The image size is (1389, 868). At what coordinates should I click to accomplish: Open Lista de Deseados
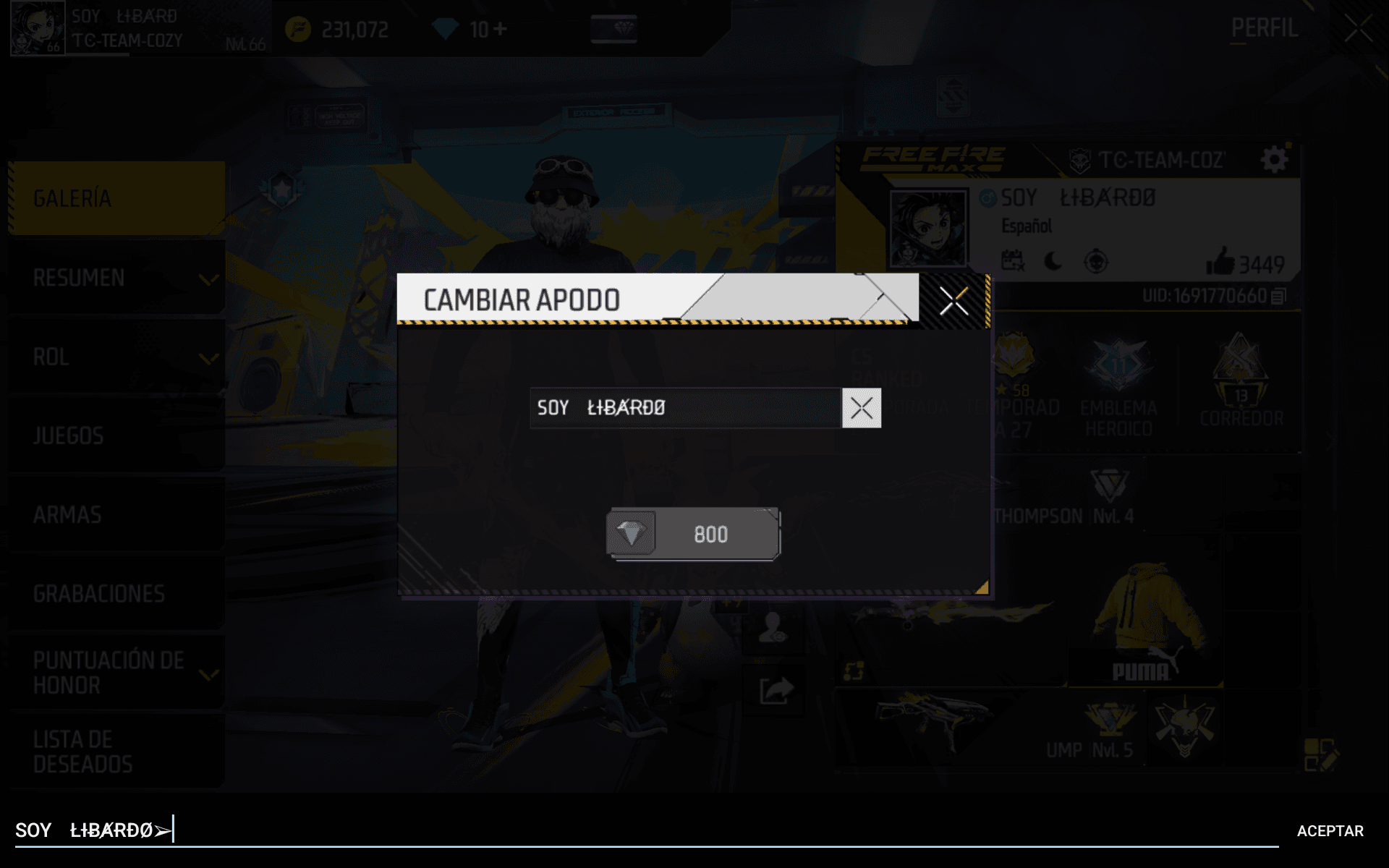pos(116,752)
